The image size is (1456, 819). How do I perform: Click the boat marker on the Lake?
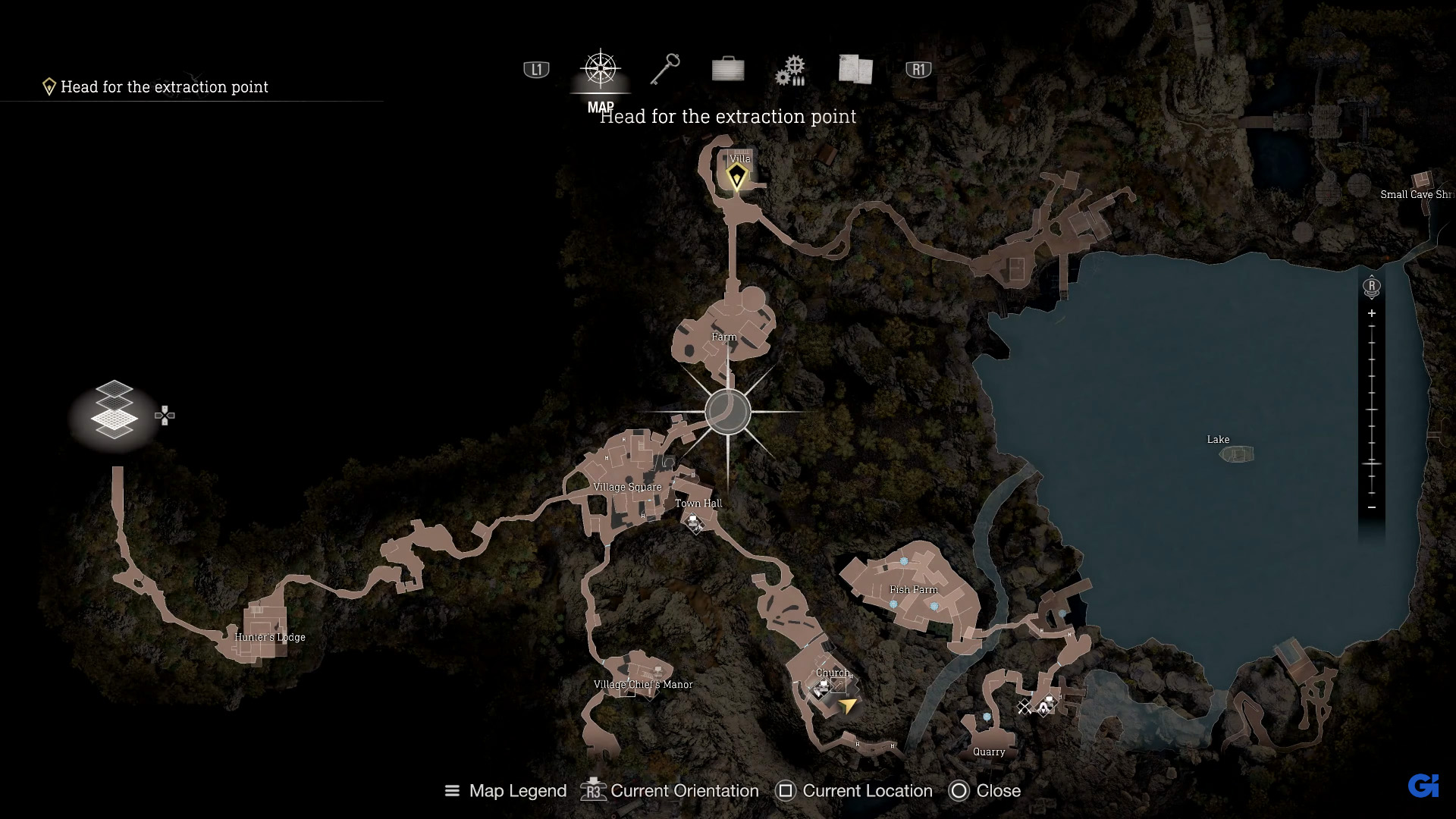point(1236,454)
